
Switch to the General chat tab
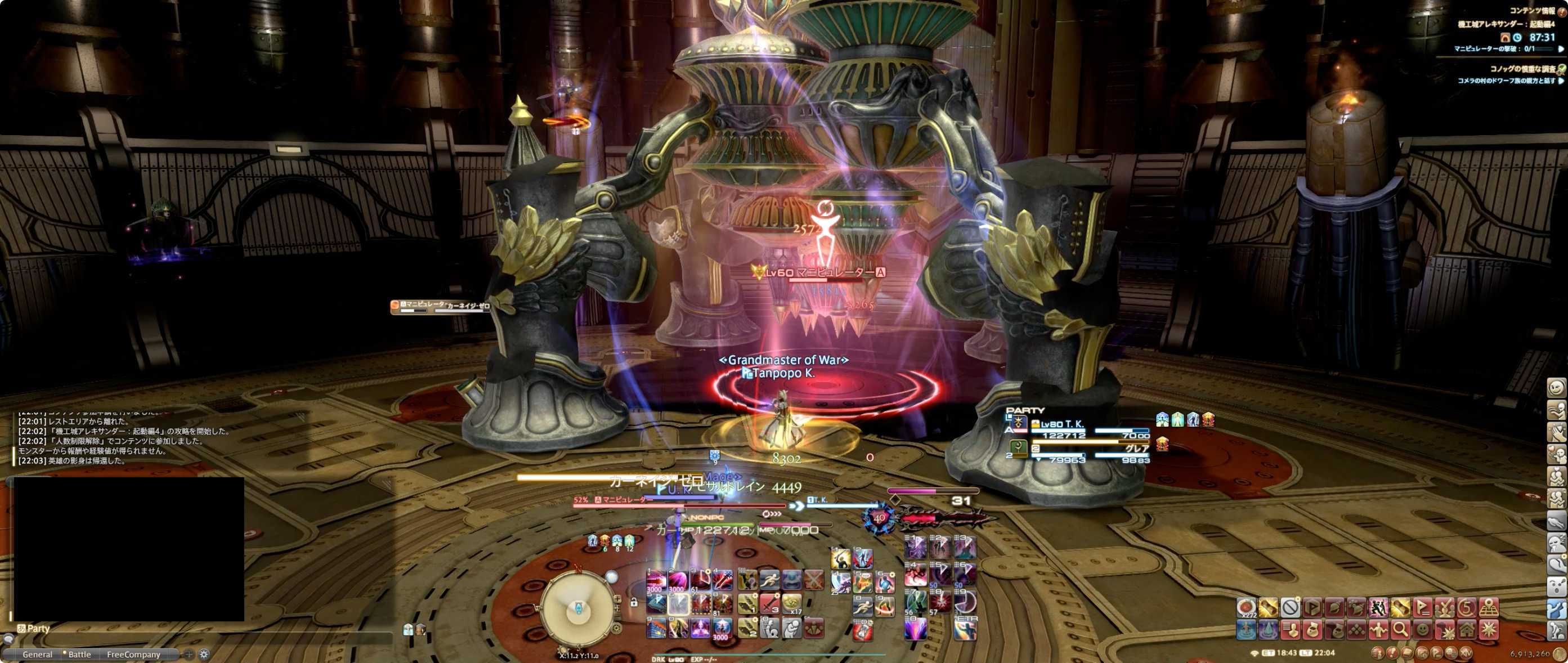[x=37, y=655]
